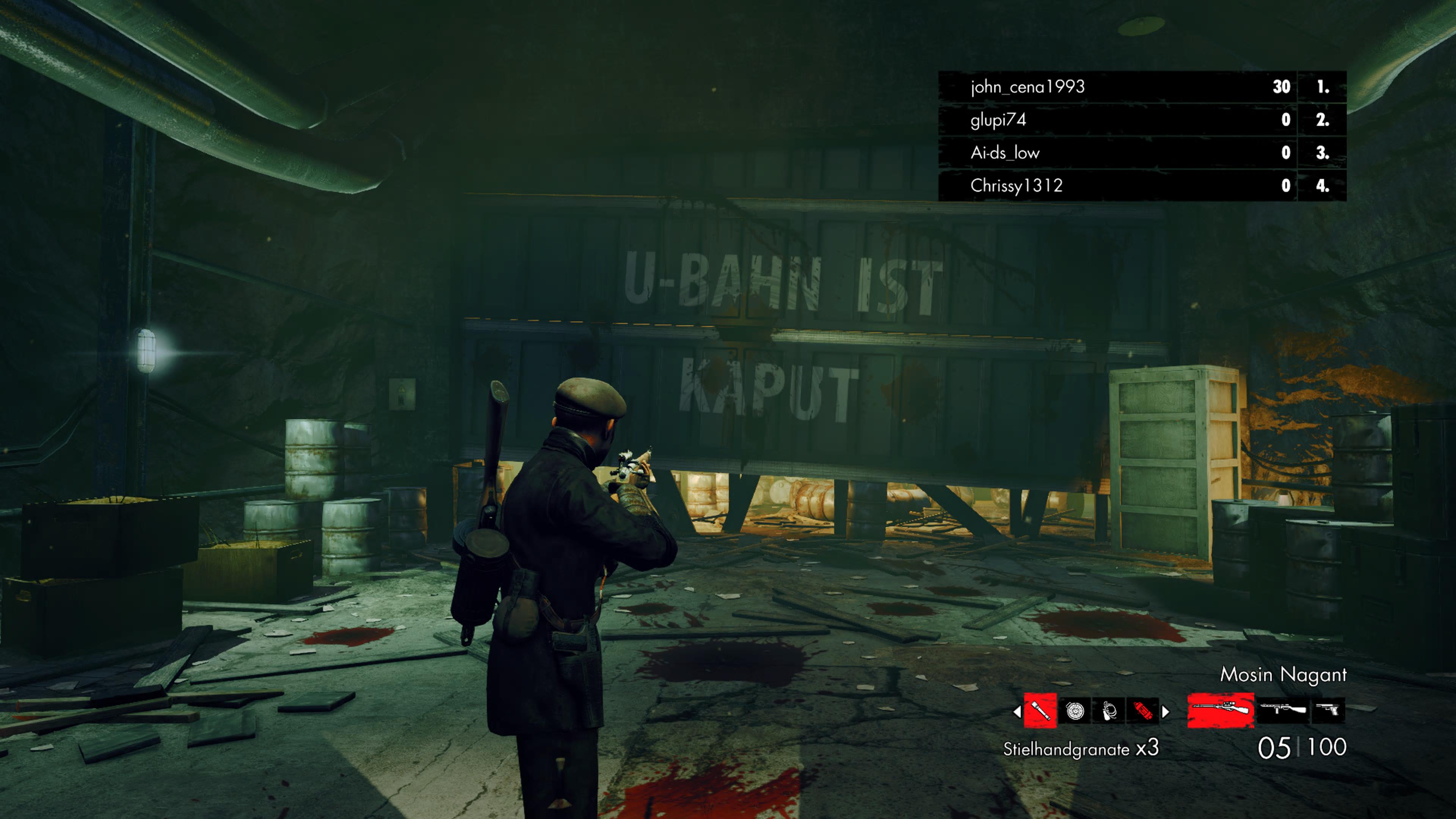Pick the red dynamite bundle slot

(1142, 711)
